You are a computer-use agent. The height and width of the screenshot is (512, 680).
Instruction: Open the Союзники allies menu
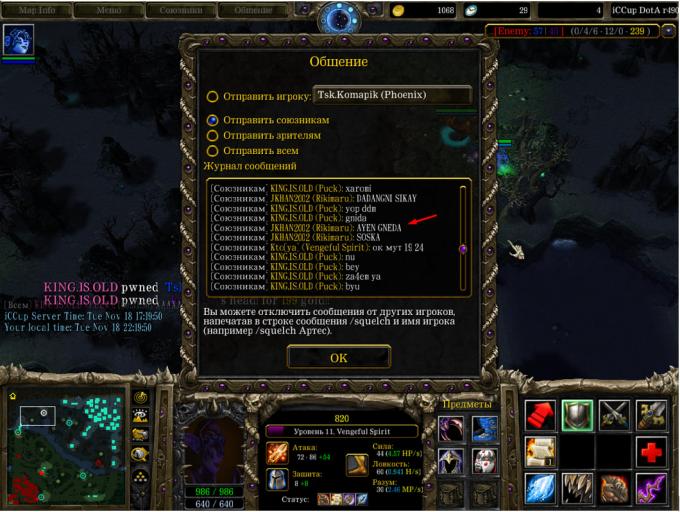(x=181, y=10)
